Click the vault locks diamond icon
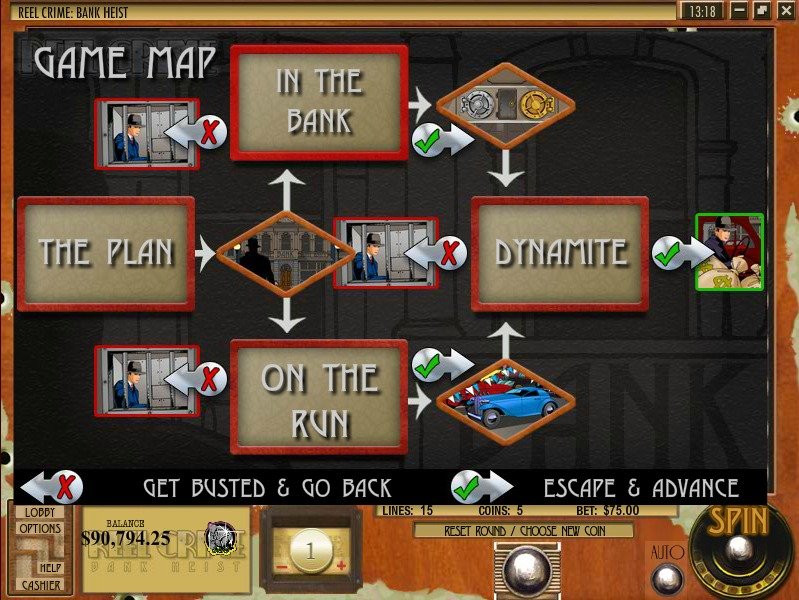Image resolution: width=799 pixels, height=600 pixels. 506,103
